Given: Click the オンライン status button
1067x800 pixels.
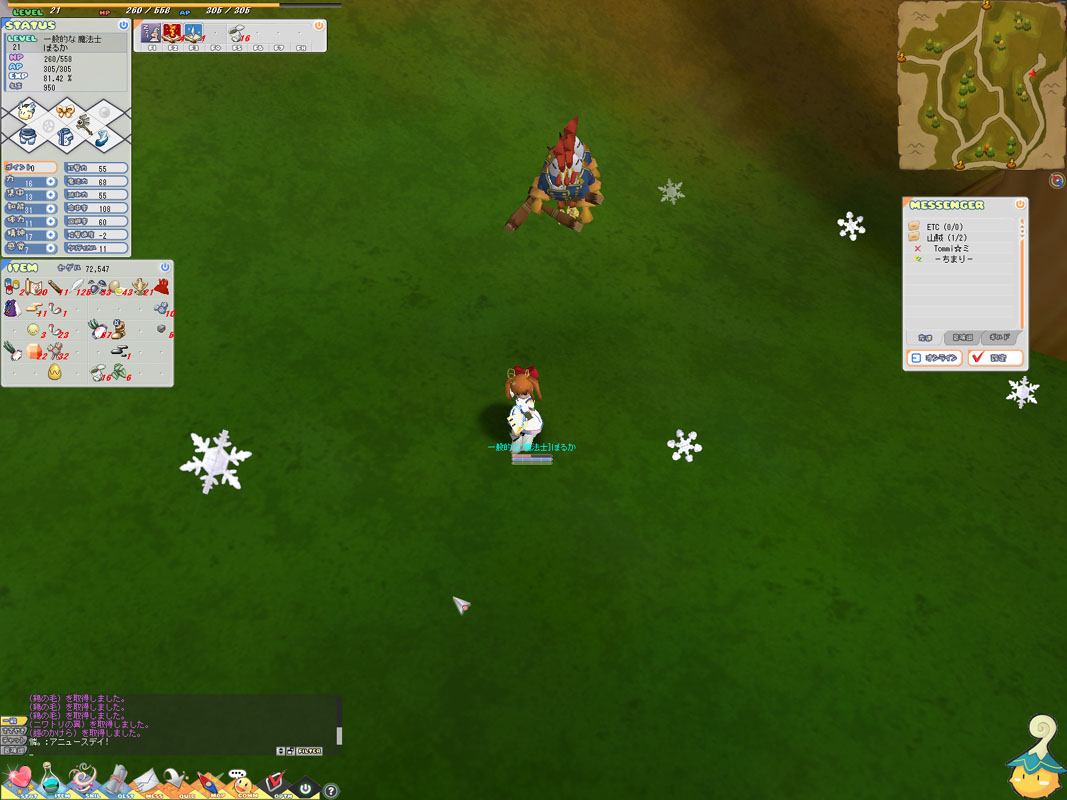Looking at the screenshot, I should 934,358.
